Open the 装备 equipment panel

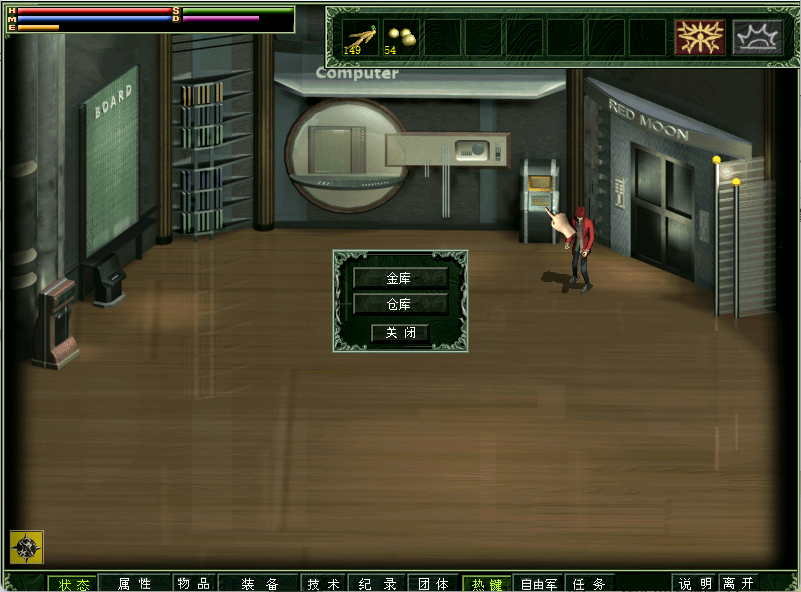(259, 584)
